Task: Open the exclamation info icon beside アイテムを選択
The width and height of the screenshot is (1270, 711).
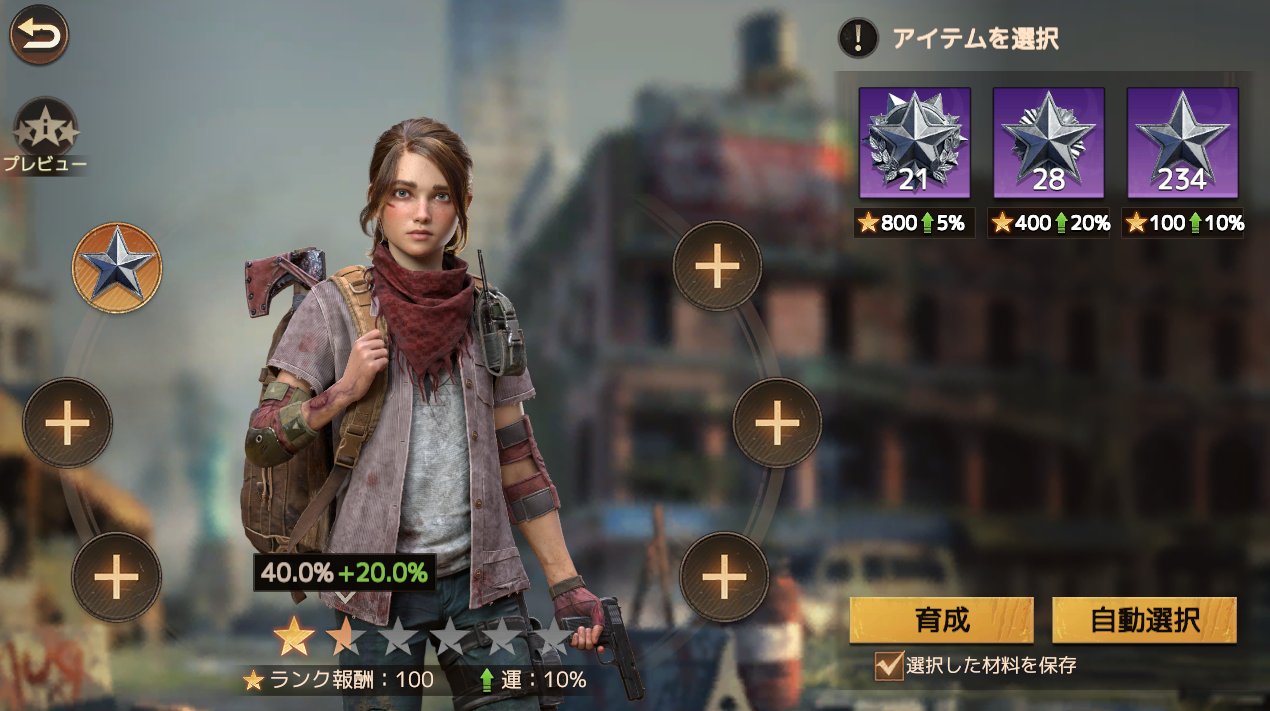Action: point(857,39)
